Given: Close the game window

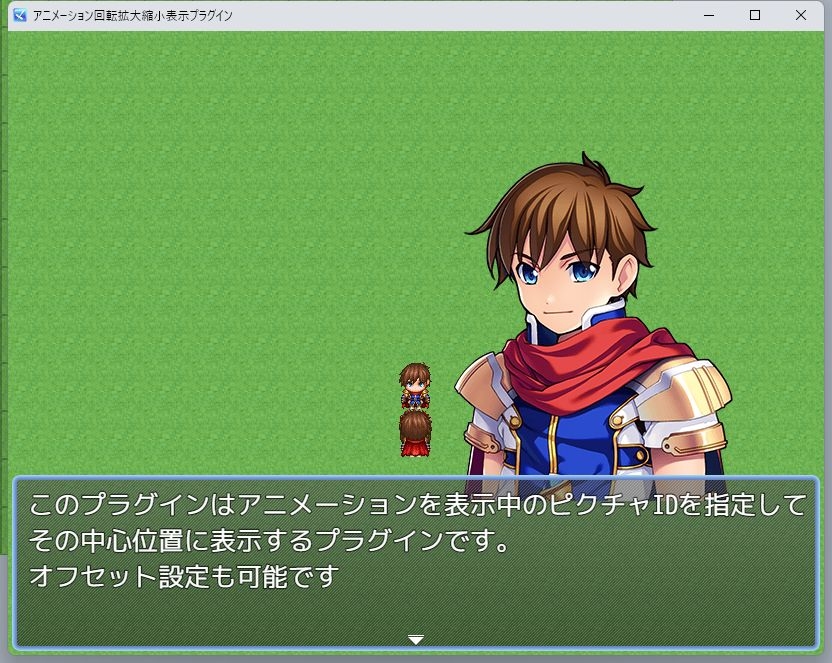Looking at the screenshot, I should click(x=801, y=15).
